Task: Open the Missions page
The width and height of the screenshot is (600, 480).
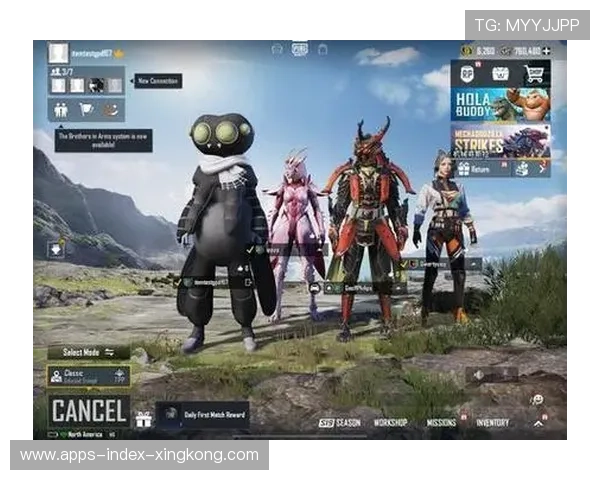Action: click(x=441, y=423)
